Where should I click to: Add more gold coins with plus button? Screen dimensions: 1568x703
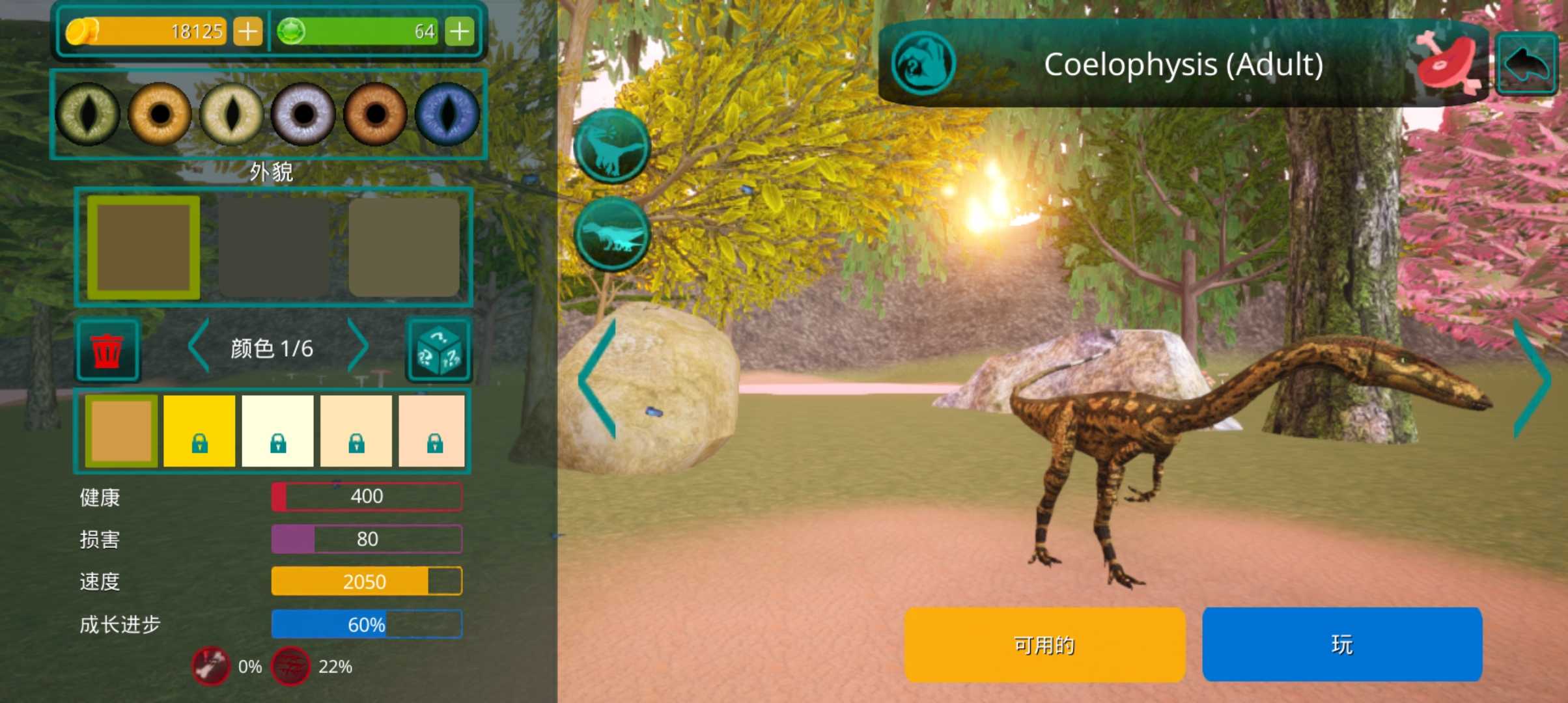click(247, 31)
